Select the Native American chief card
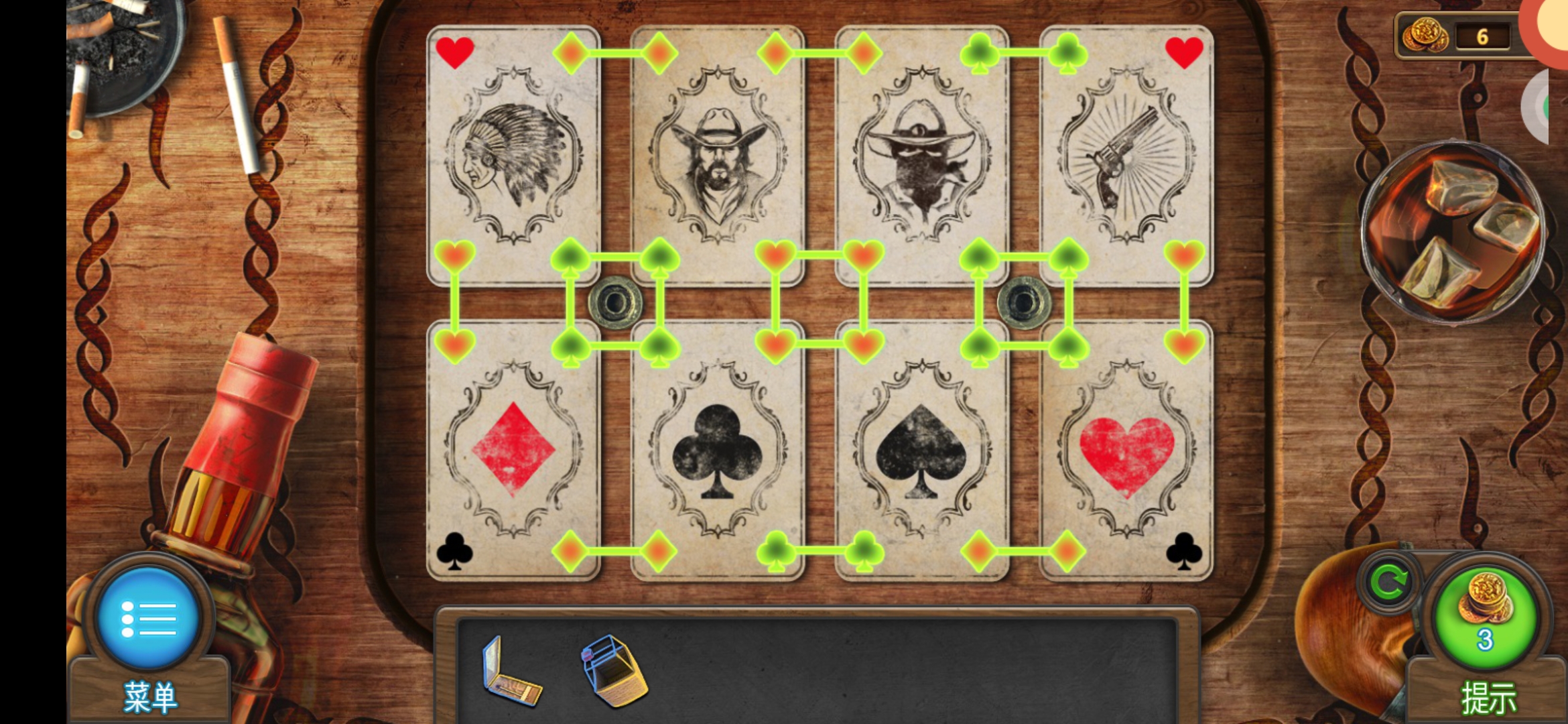Image resolution: width=1568 pixels, height=724 pixels. pyautogui.click(x=513, y=156)
